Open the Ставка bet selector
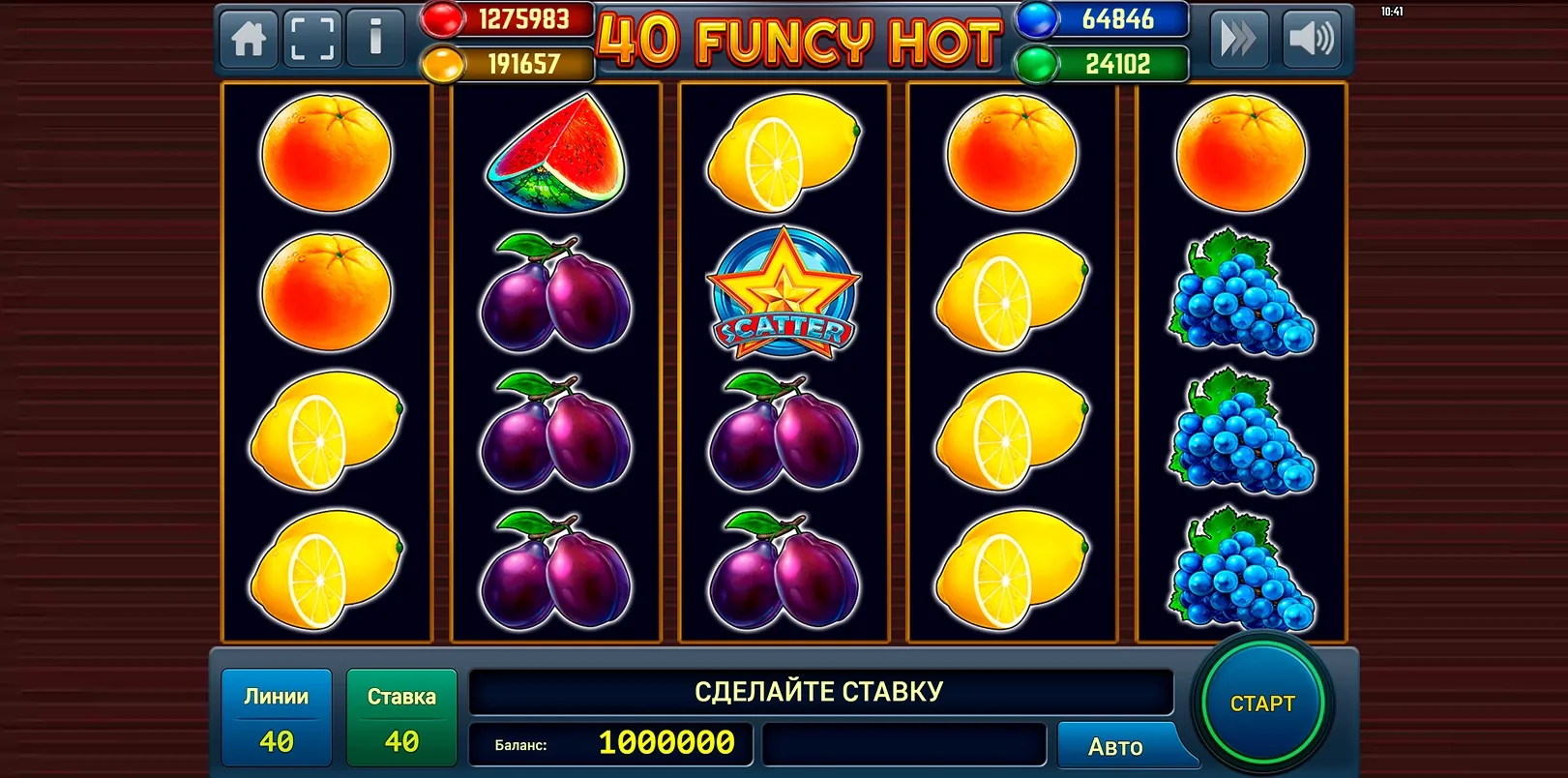 pyautogui.click(x=400, y=716)
